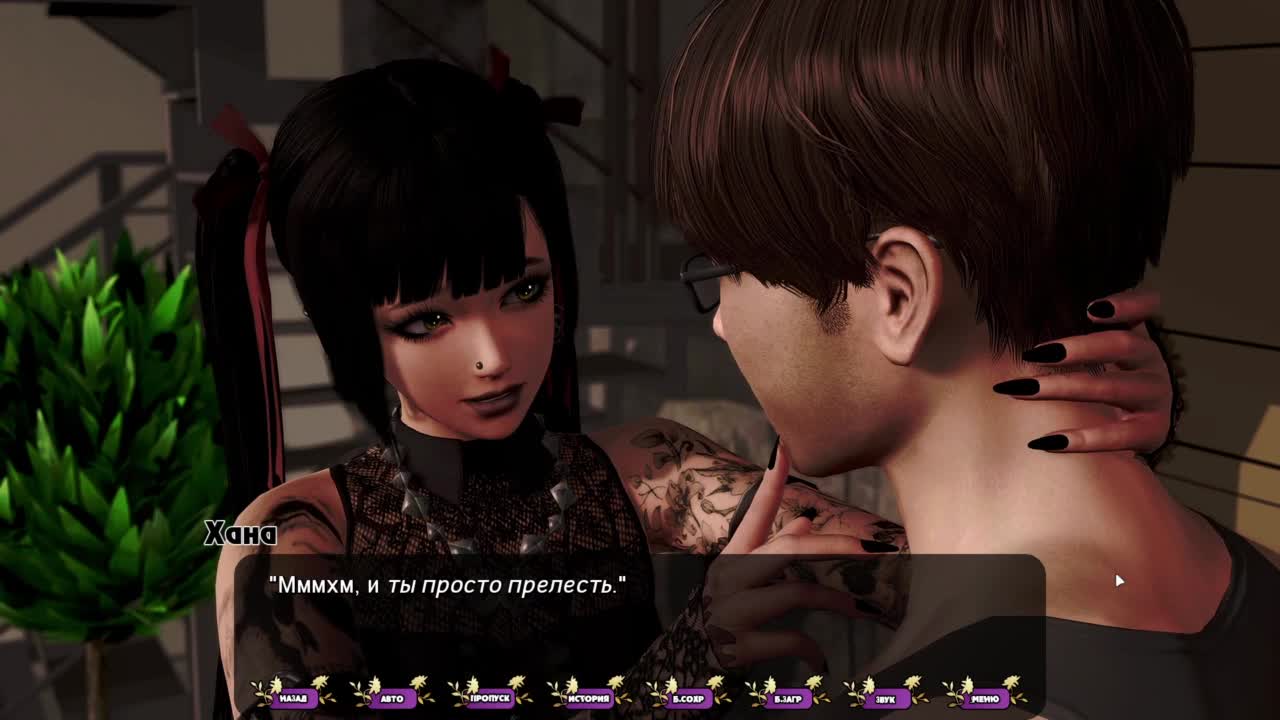
Task: Go back with the НАЗАД button
Action: [293, 698]
